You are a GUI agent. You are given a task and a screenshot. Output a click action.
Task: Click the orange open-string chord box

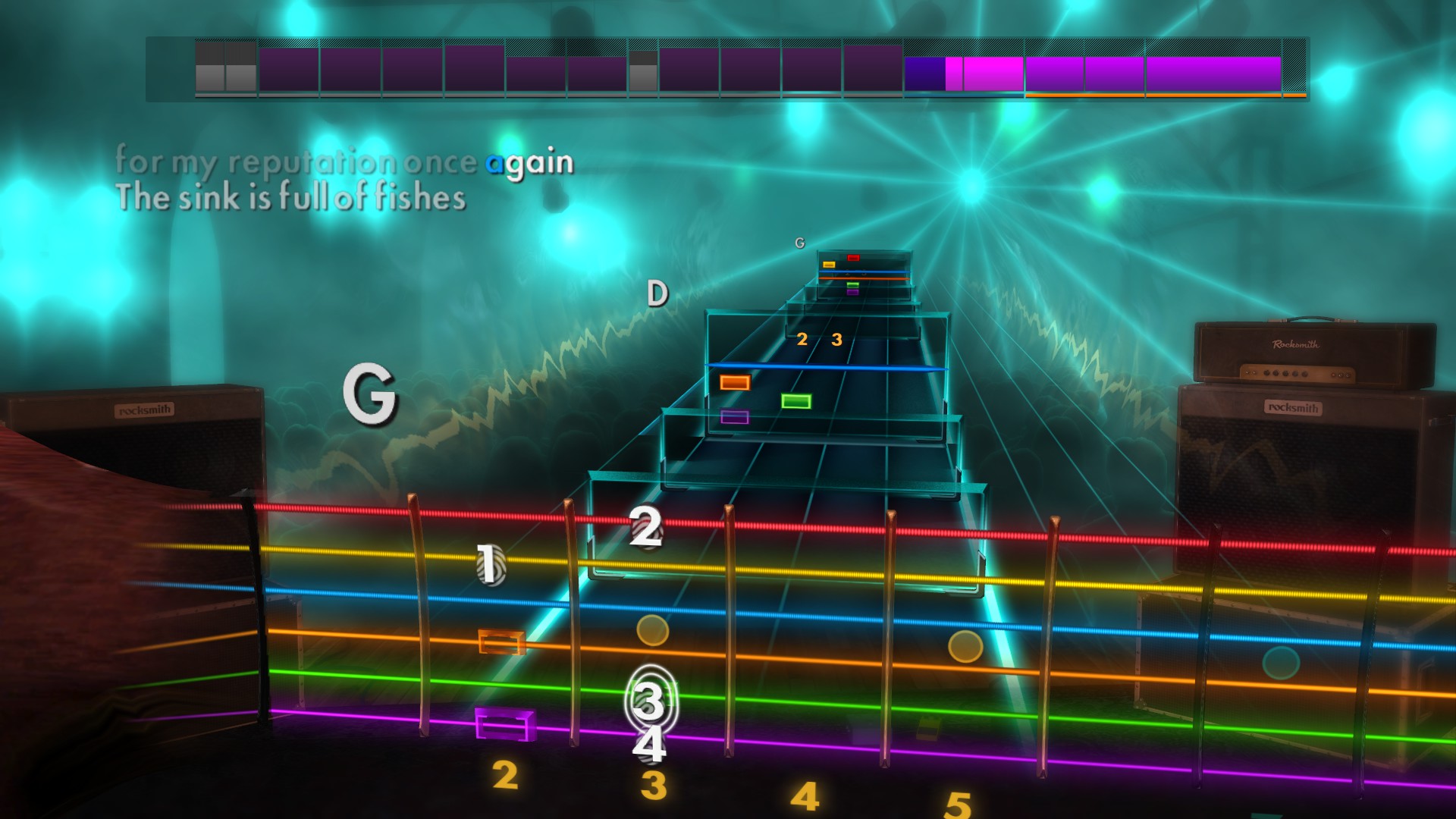click(501, 644)
